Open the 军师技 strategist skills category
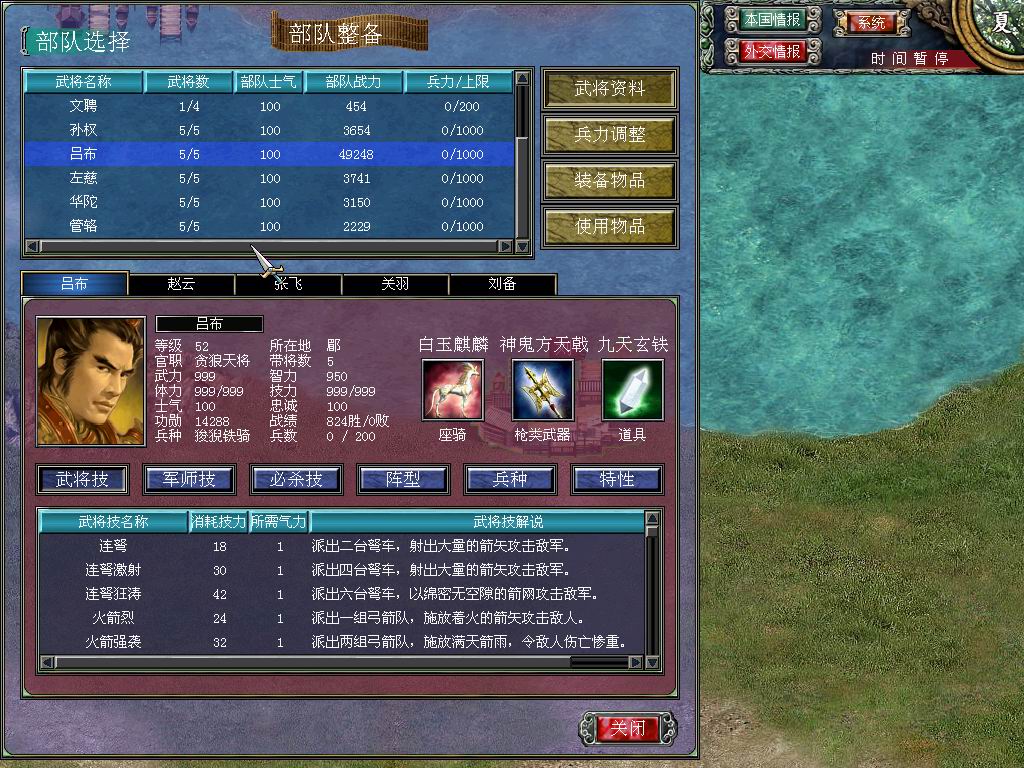The image size is (1024, 768). point(189,480)
